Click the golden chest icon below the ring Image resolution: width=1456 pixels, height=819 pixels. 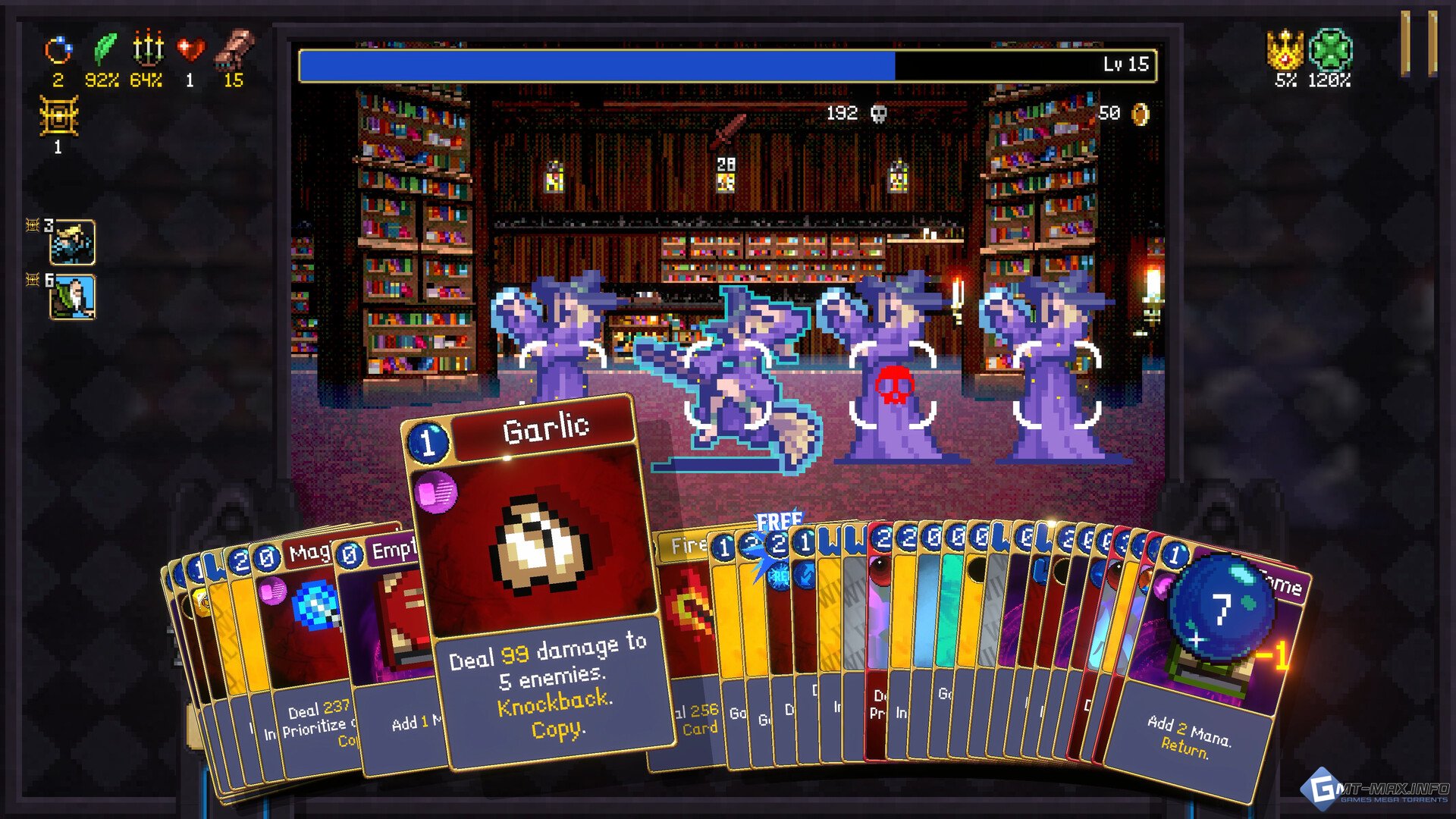(58, 117)
